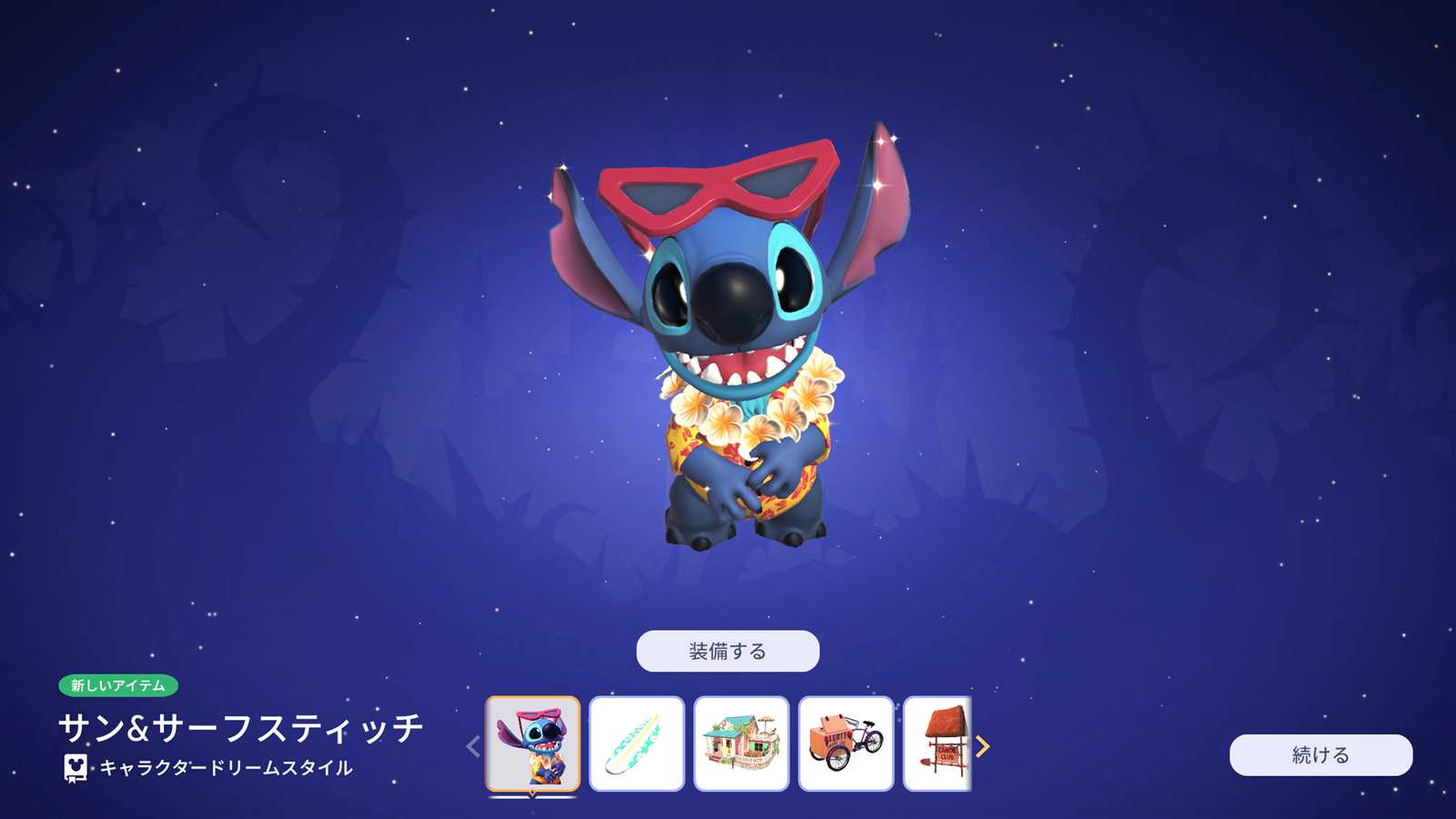Continue with the 続ける button
Image resolution: width=1456 pixels, height=819 pixels.
coord(1320,754)
